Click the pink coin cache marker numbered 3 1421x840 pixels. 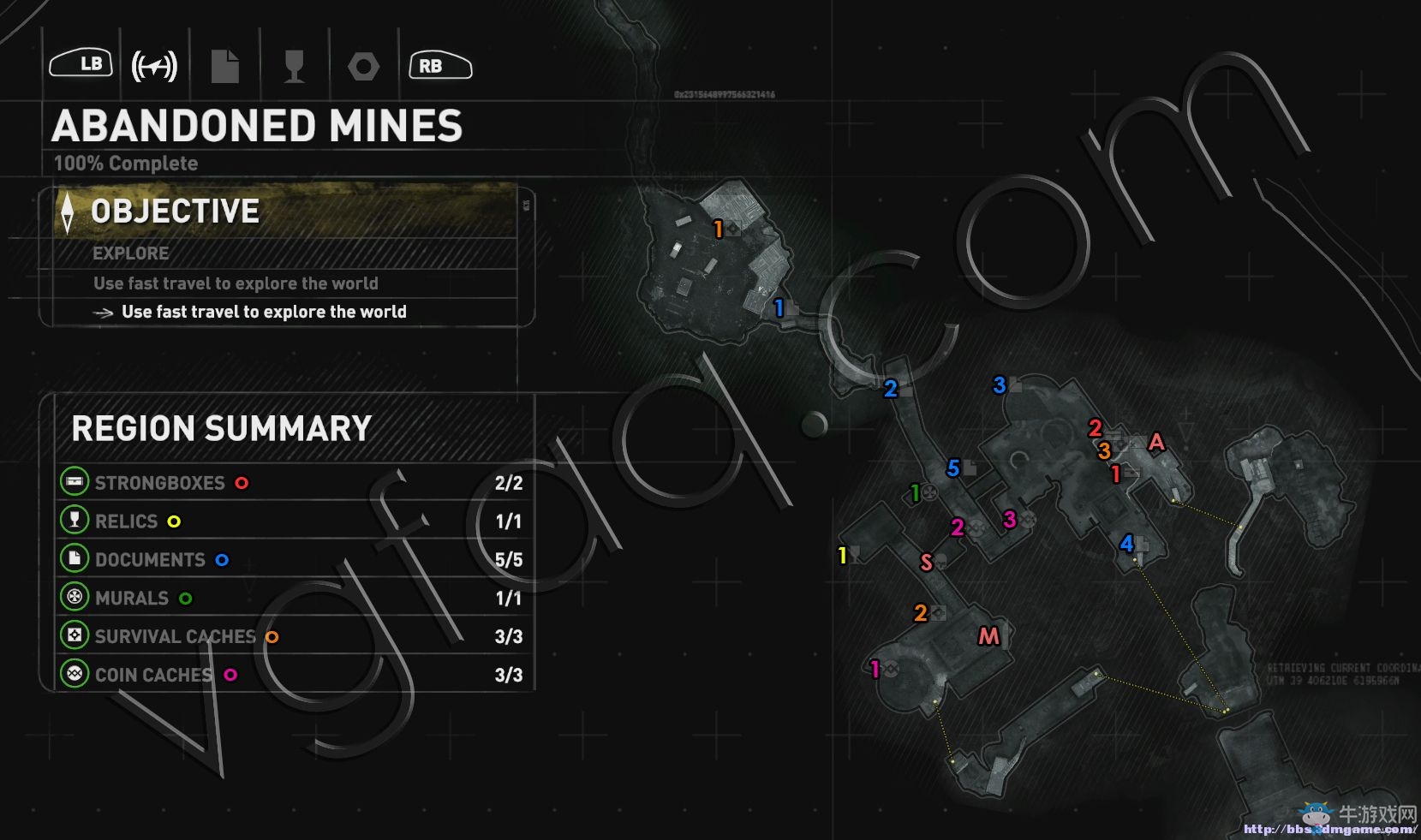click(x=1010, y=520)
